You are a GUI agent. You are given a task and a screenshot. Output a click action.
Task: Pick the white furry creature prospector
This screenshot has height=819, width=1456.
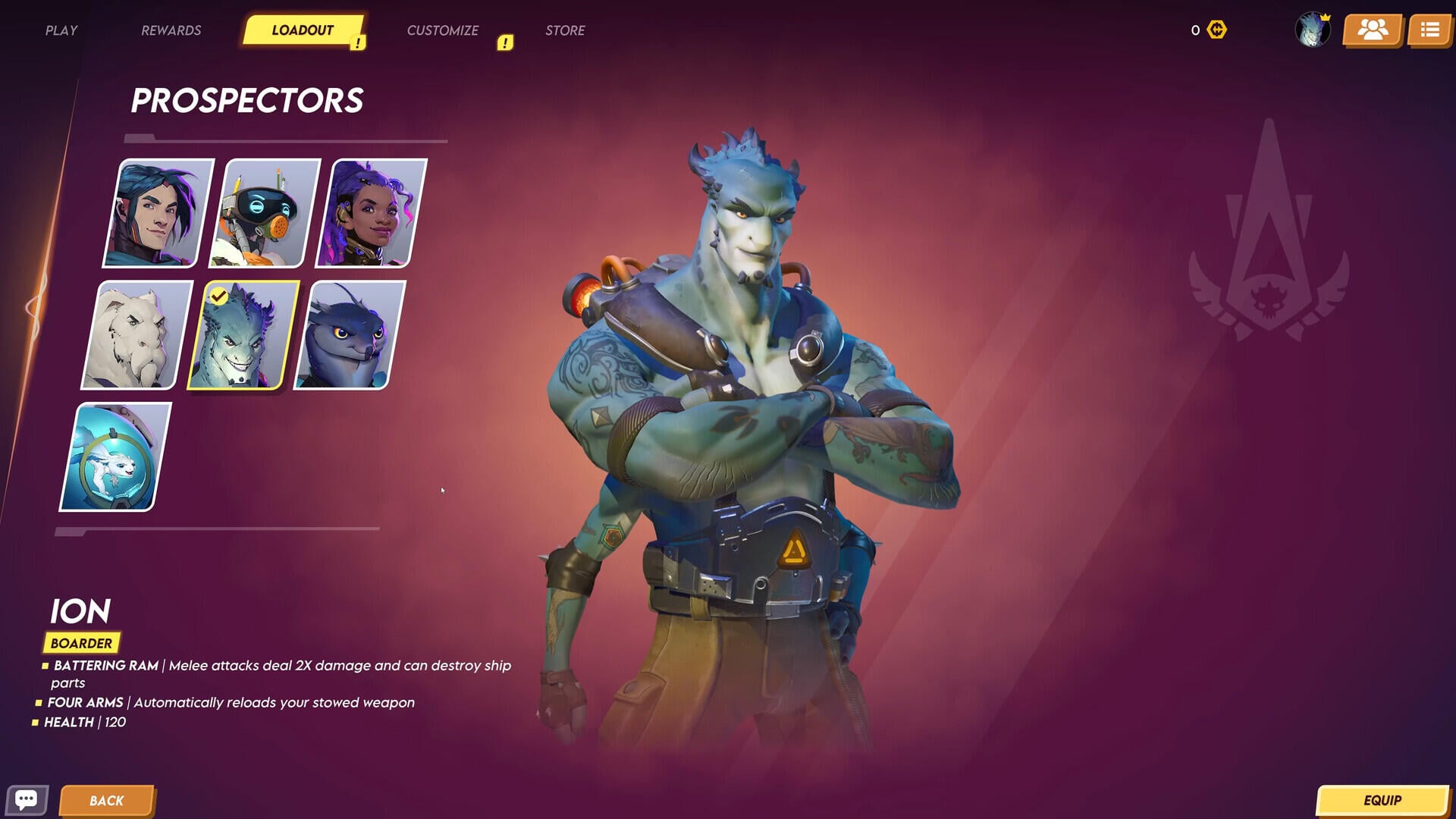137,335
